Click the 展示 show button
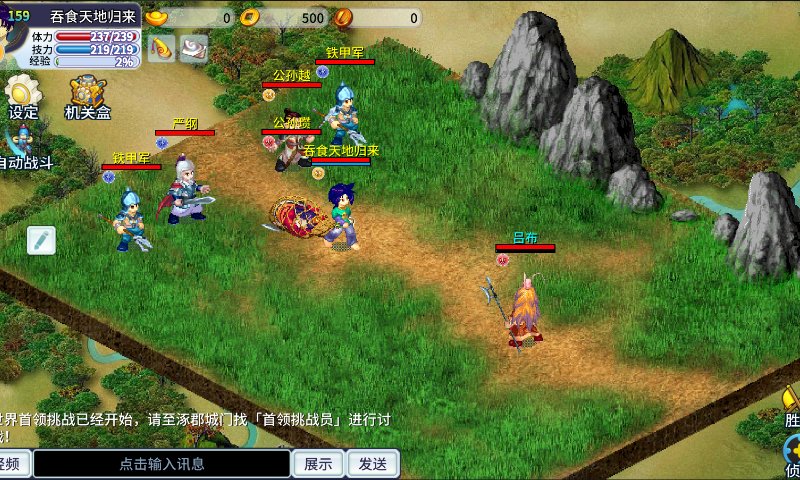Image resolution: width=800 pixels, height=480 pixels. click(318, 464)
